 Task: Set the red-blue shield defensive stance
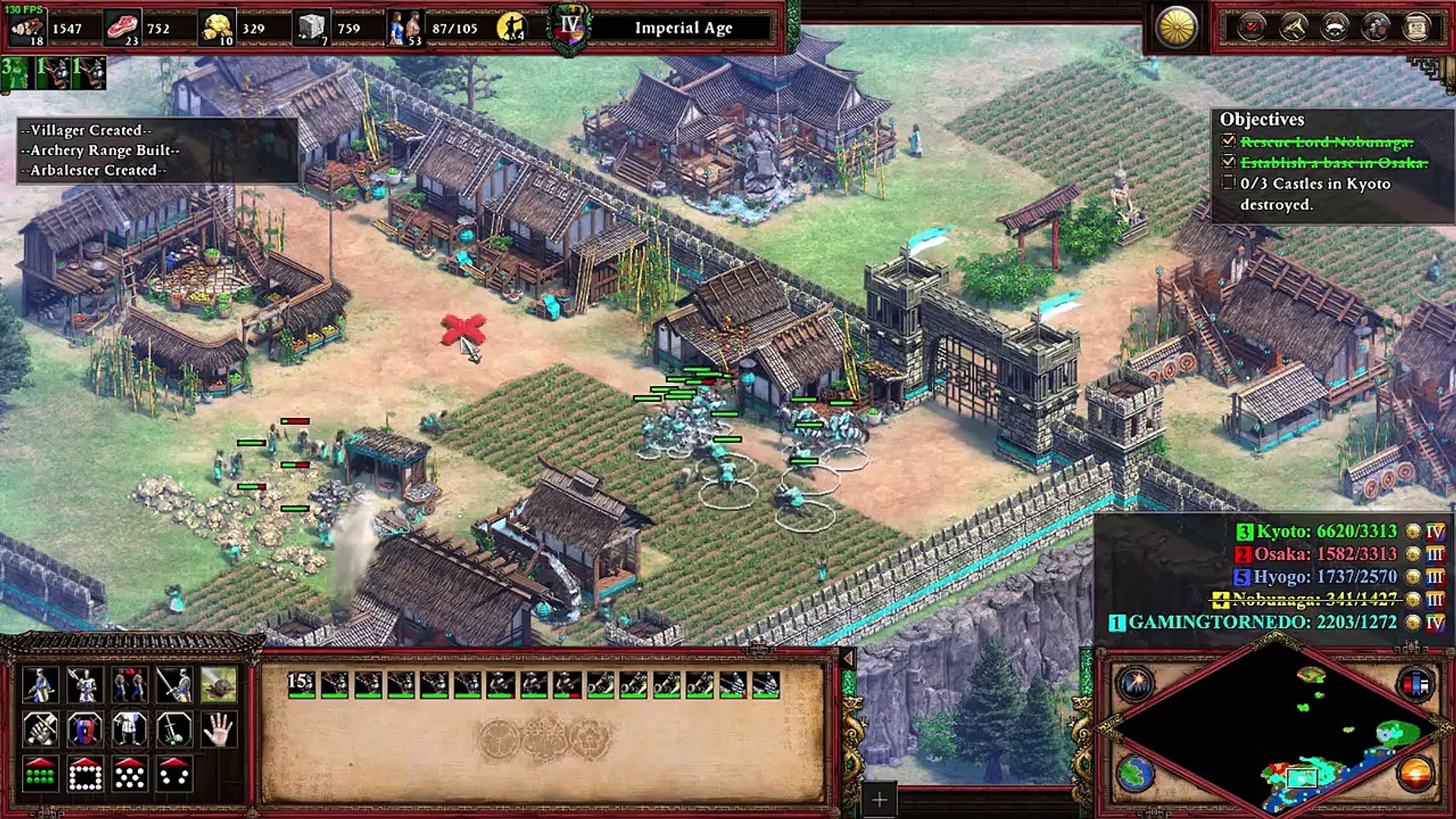85,730
